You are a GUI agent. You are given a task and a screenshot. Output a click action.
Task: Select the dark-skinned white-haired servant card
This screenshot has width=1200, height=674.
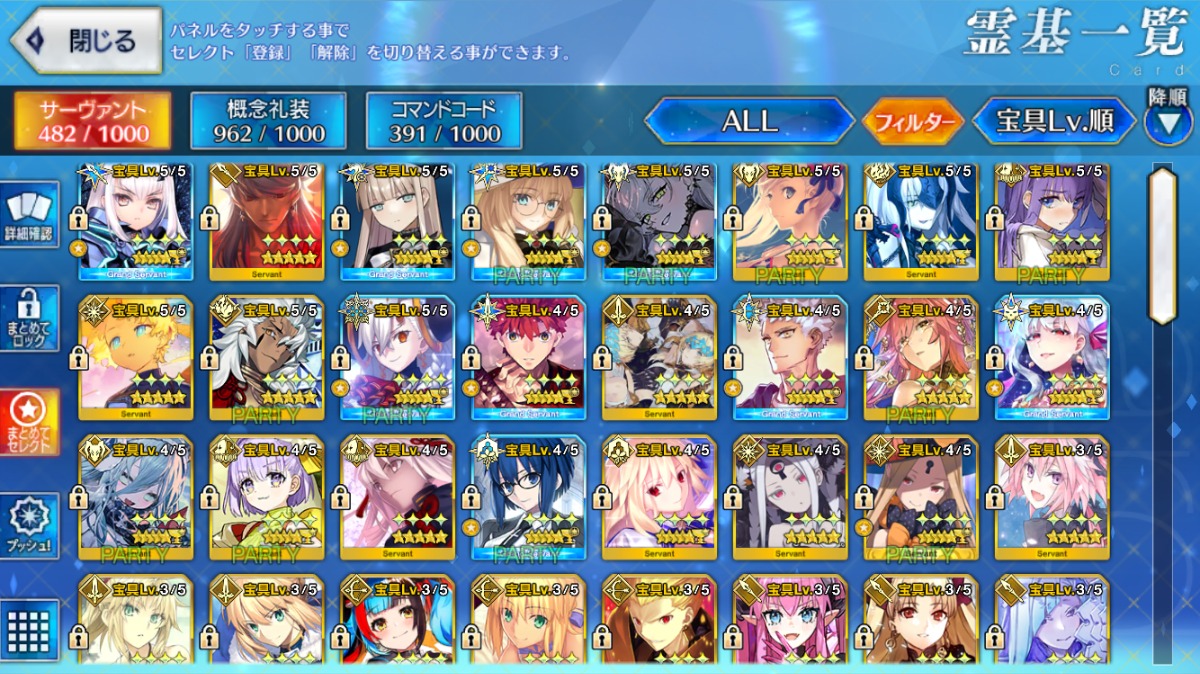coord(266,357)
